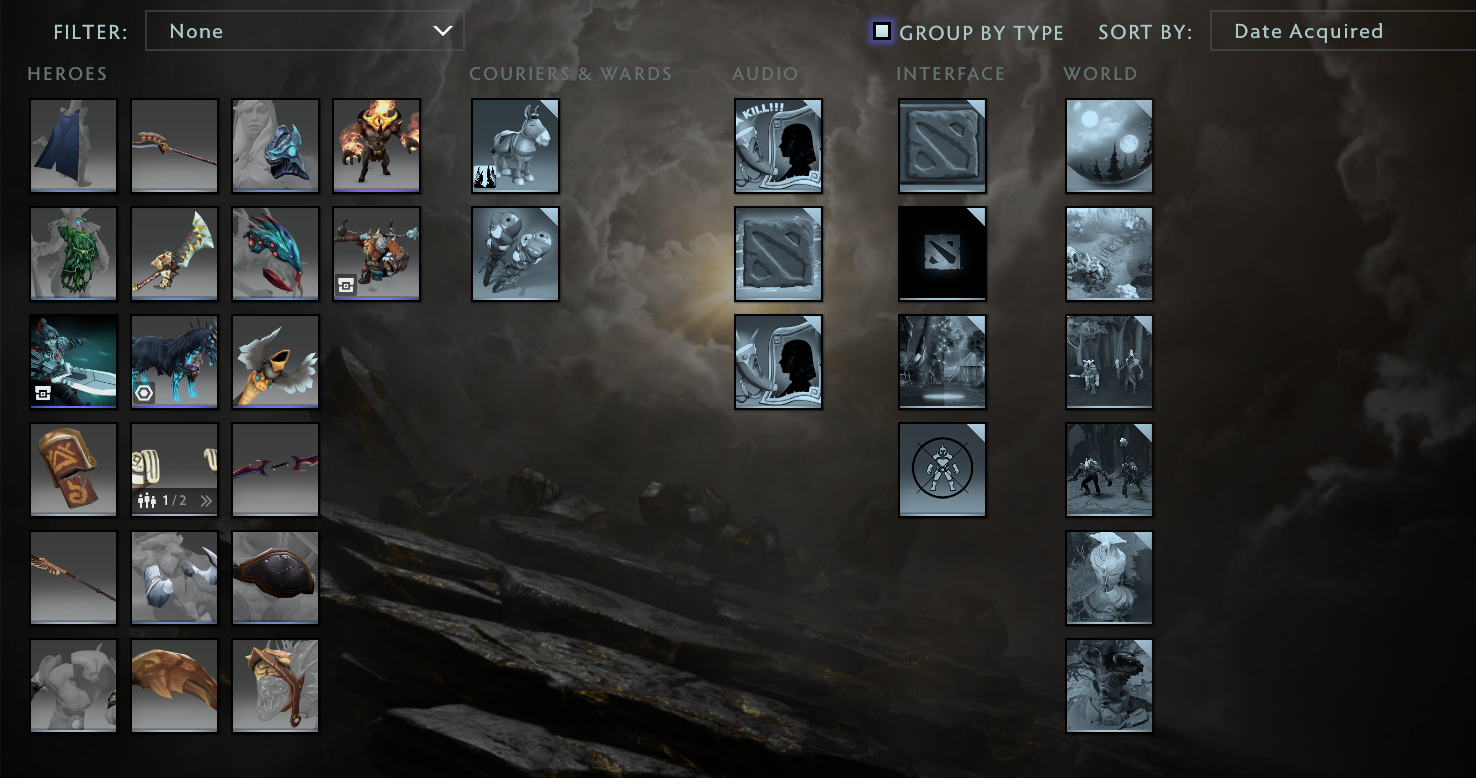The width and height of the screenshot is (1476, 778).
Task: Select the white donkey courier
Action: (x=516, y=145)
